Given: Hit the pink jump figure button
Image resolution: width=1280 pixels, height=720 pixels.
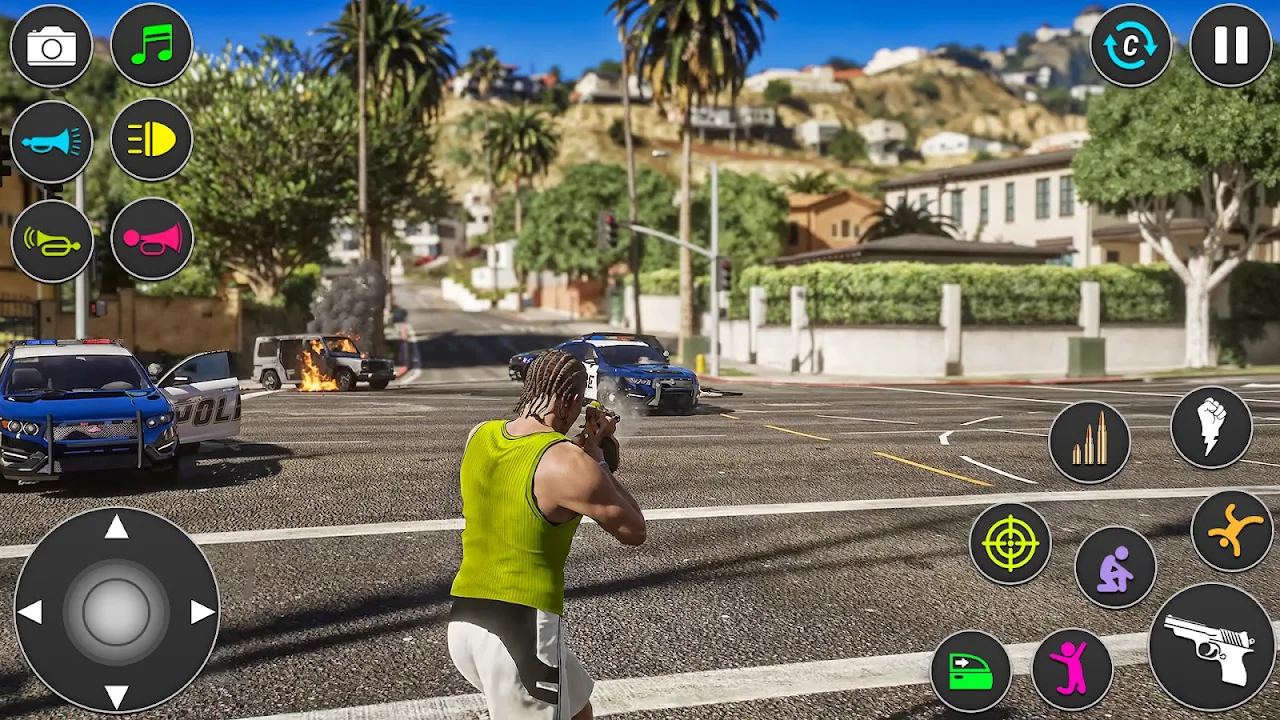Looking at the screenshot, I should 1072,669.
